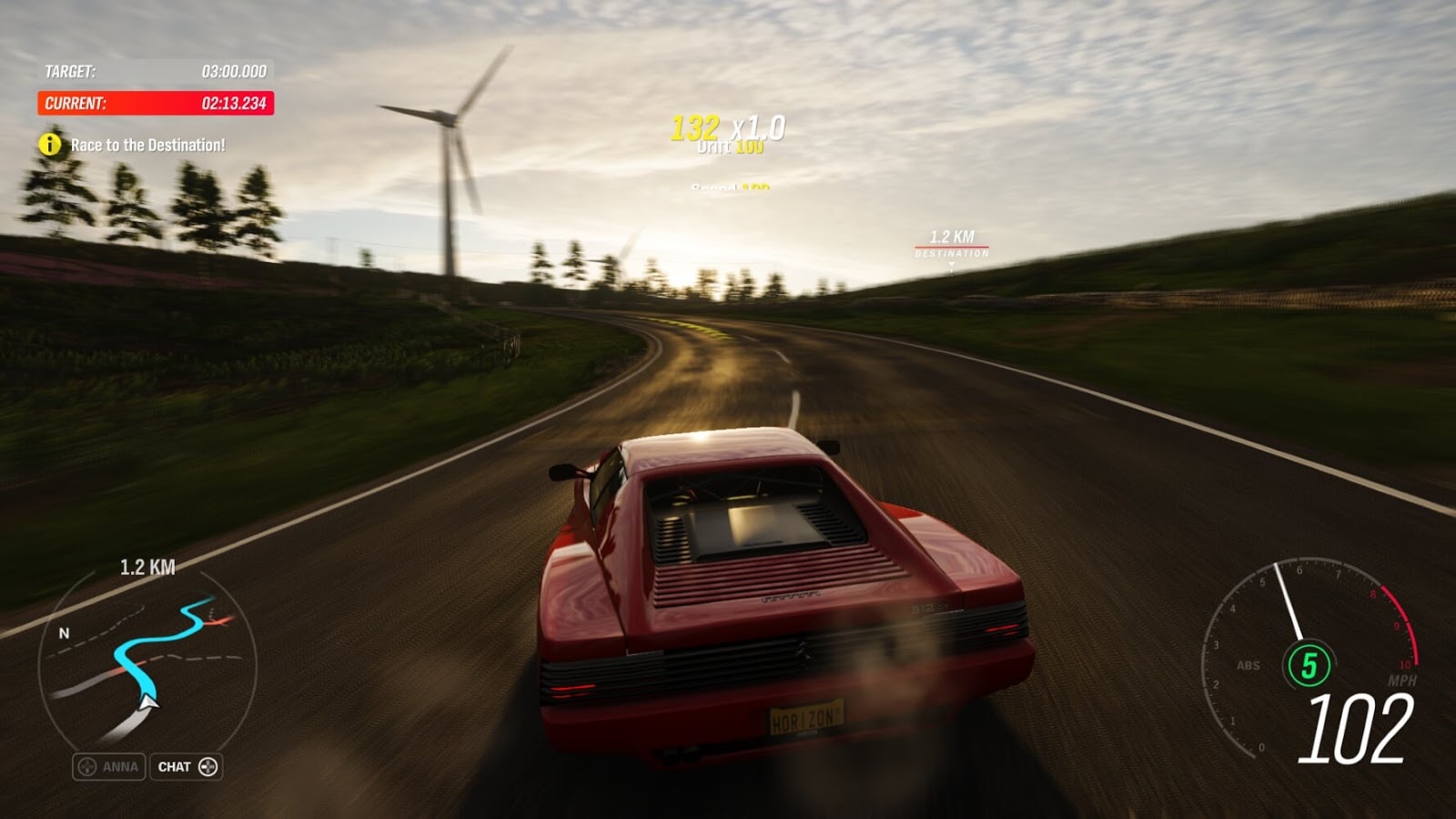The height and width of the screenshot is (819, 1456).
Task: Click the ABS label on the speedometer
Action: [1249, 664]
